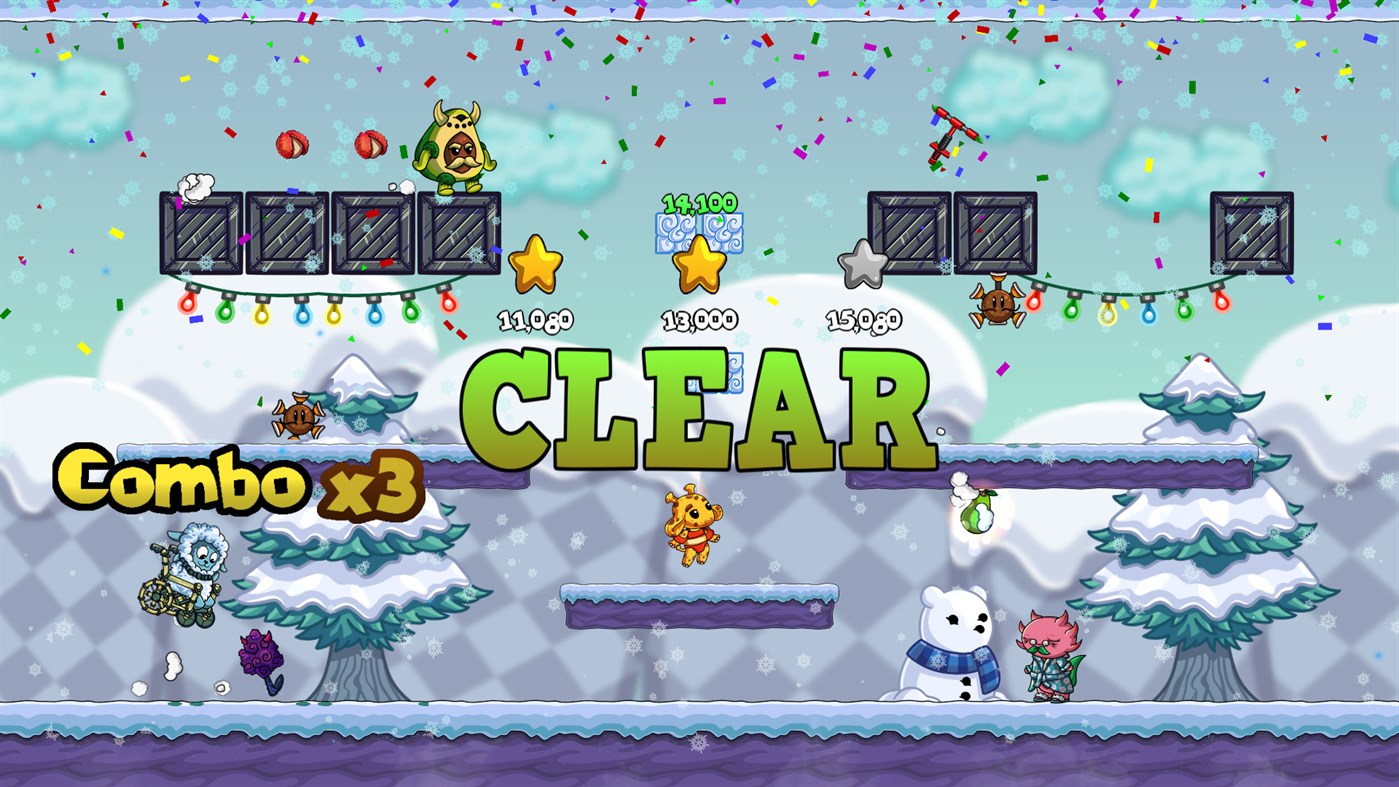Click the gold star above 13,000
Viewport: 1399px width, 787px height.
pos(698,265)
